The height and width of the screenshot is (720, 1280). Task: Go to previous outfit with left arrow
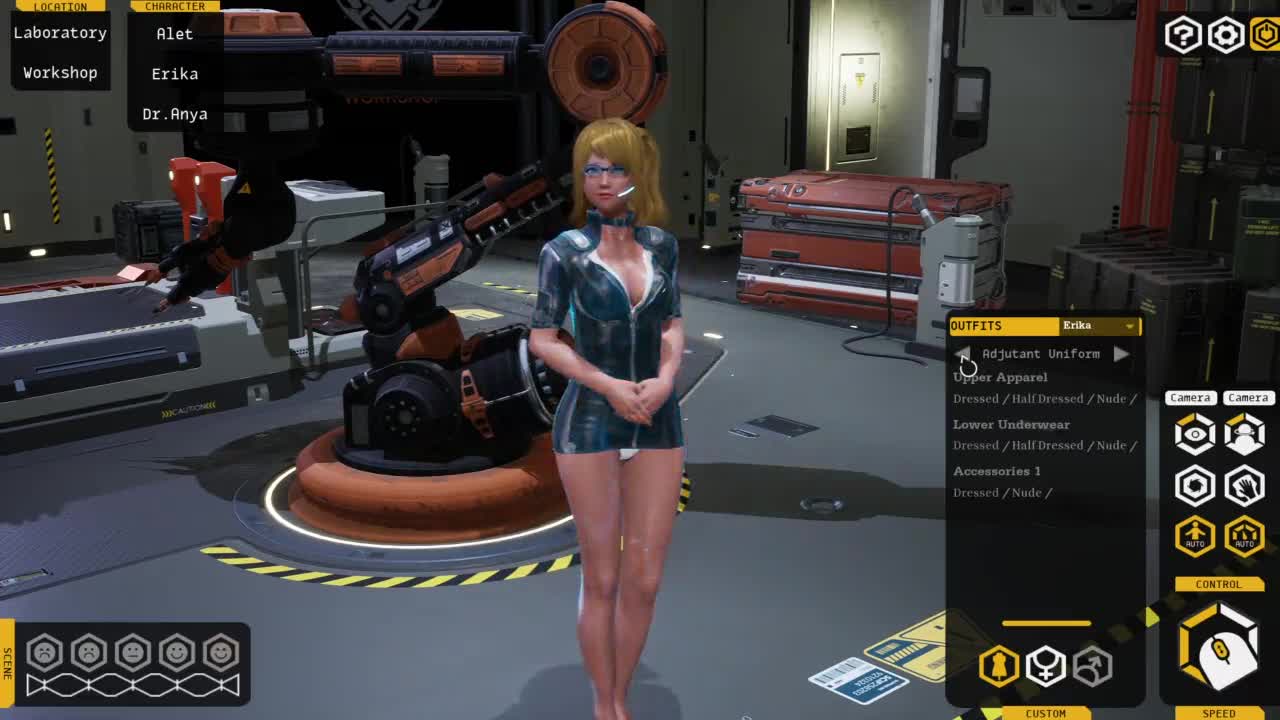(x=963, y=354)
